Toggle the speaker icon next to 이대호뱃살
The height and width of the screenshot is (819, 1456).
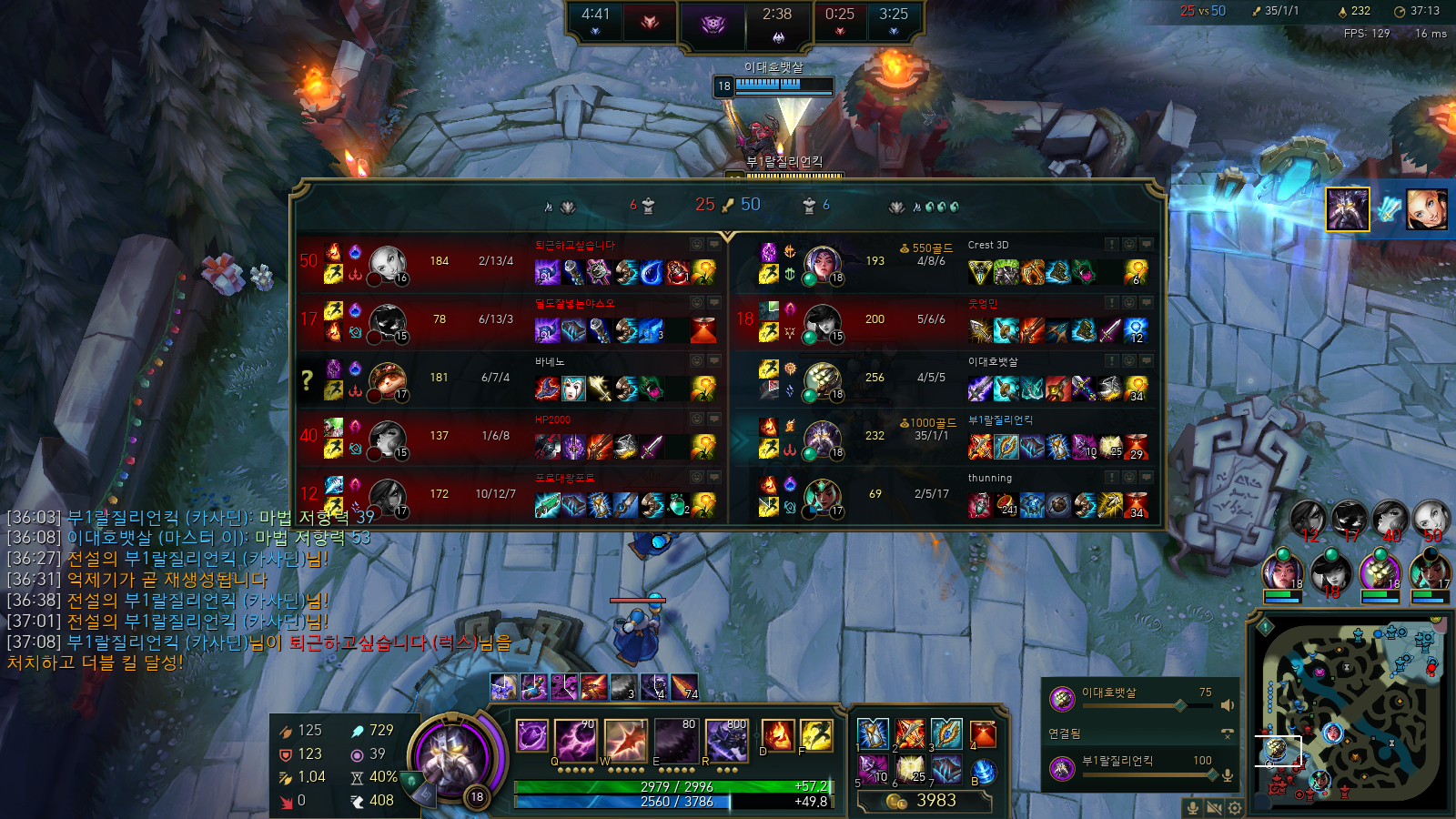tap(1228, 705)
